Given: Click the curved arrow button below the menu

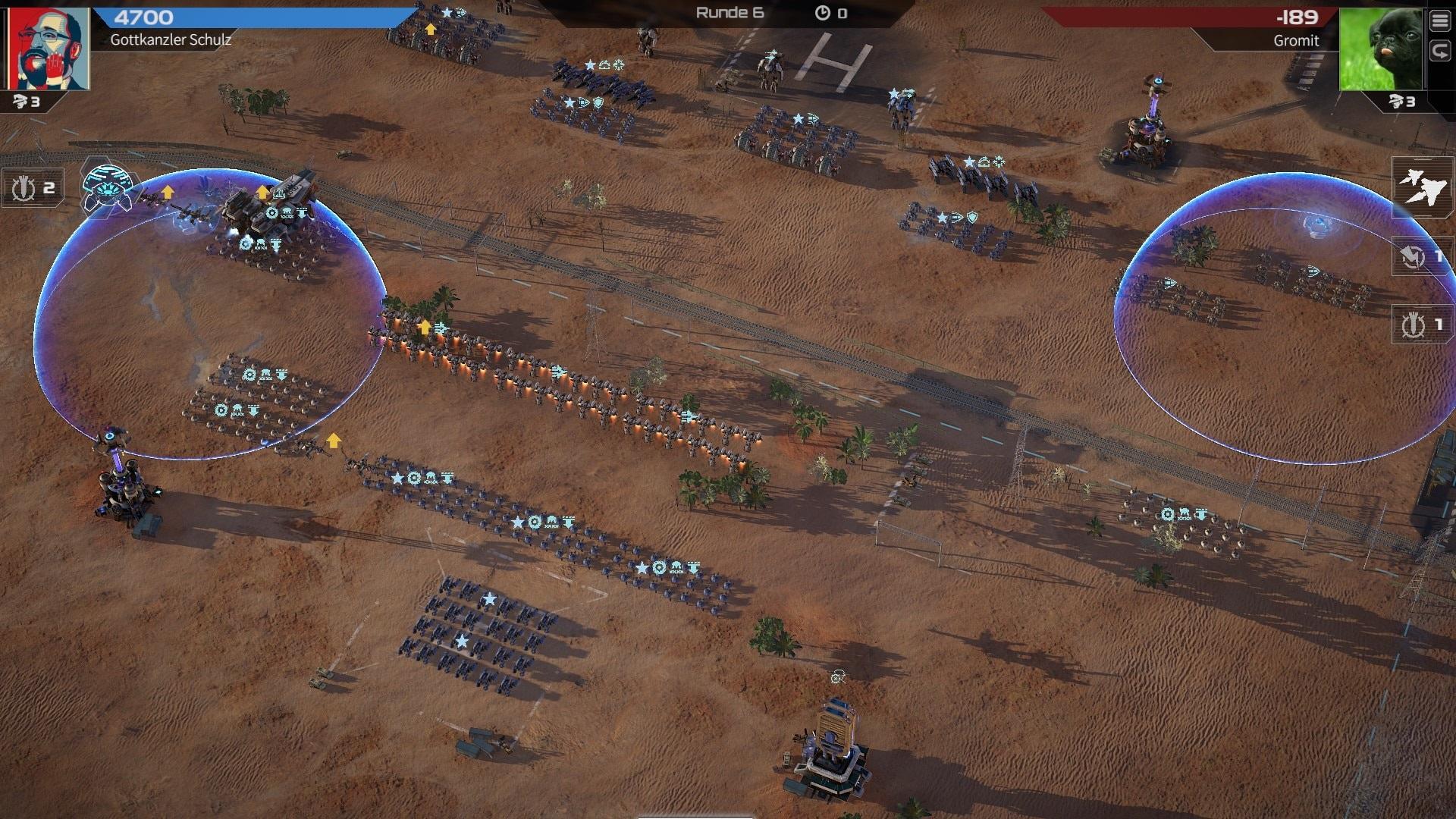Looking at the screenshot, I should coord(1440,52).
